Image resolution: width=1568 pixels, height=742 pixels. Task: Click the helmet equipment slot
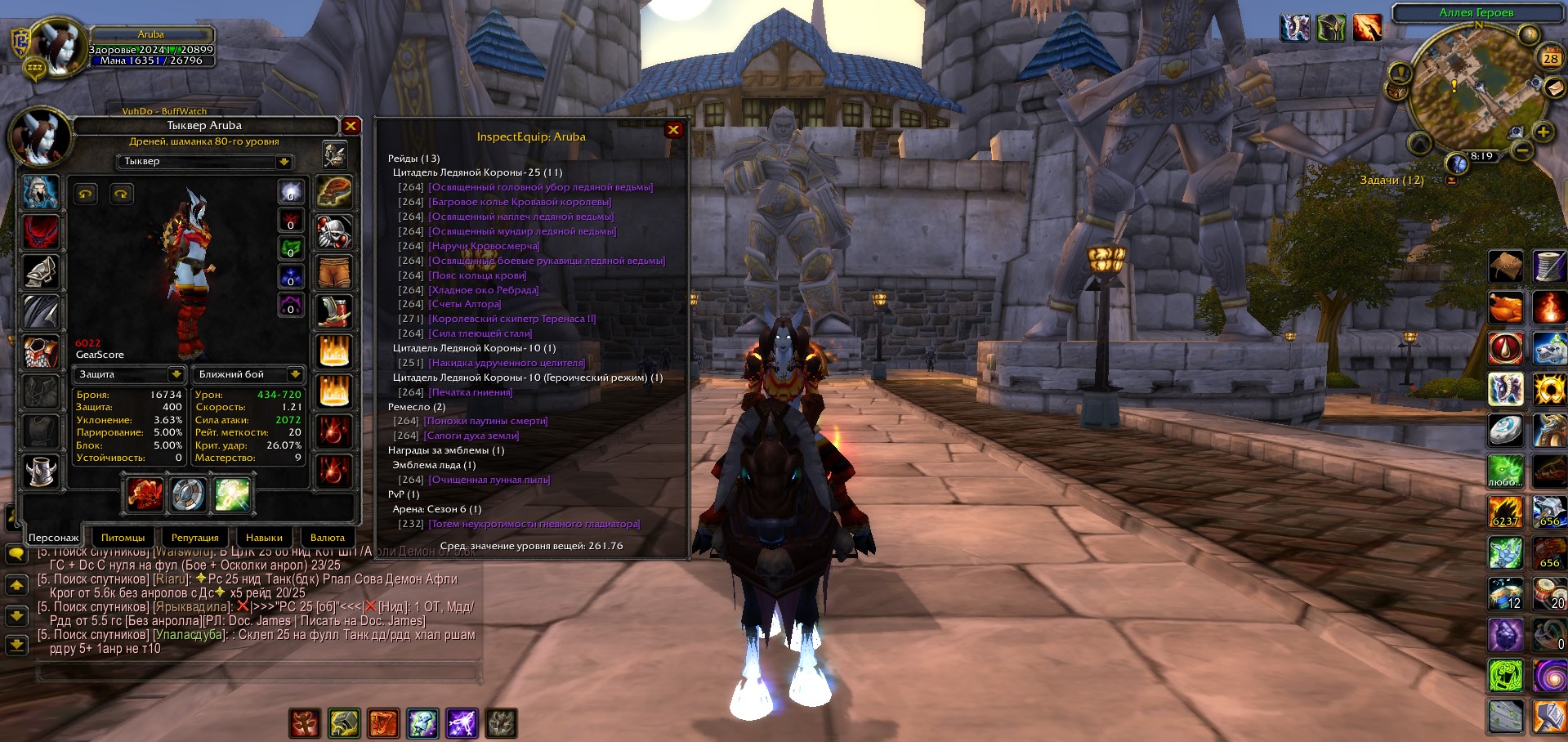40,193
